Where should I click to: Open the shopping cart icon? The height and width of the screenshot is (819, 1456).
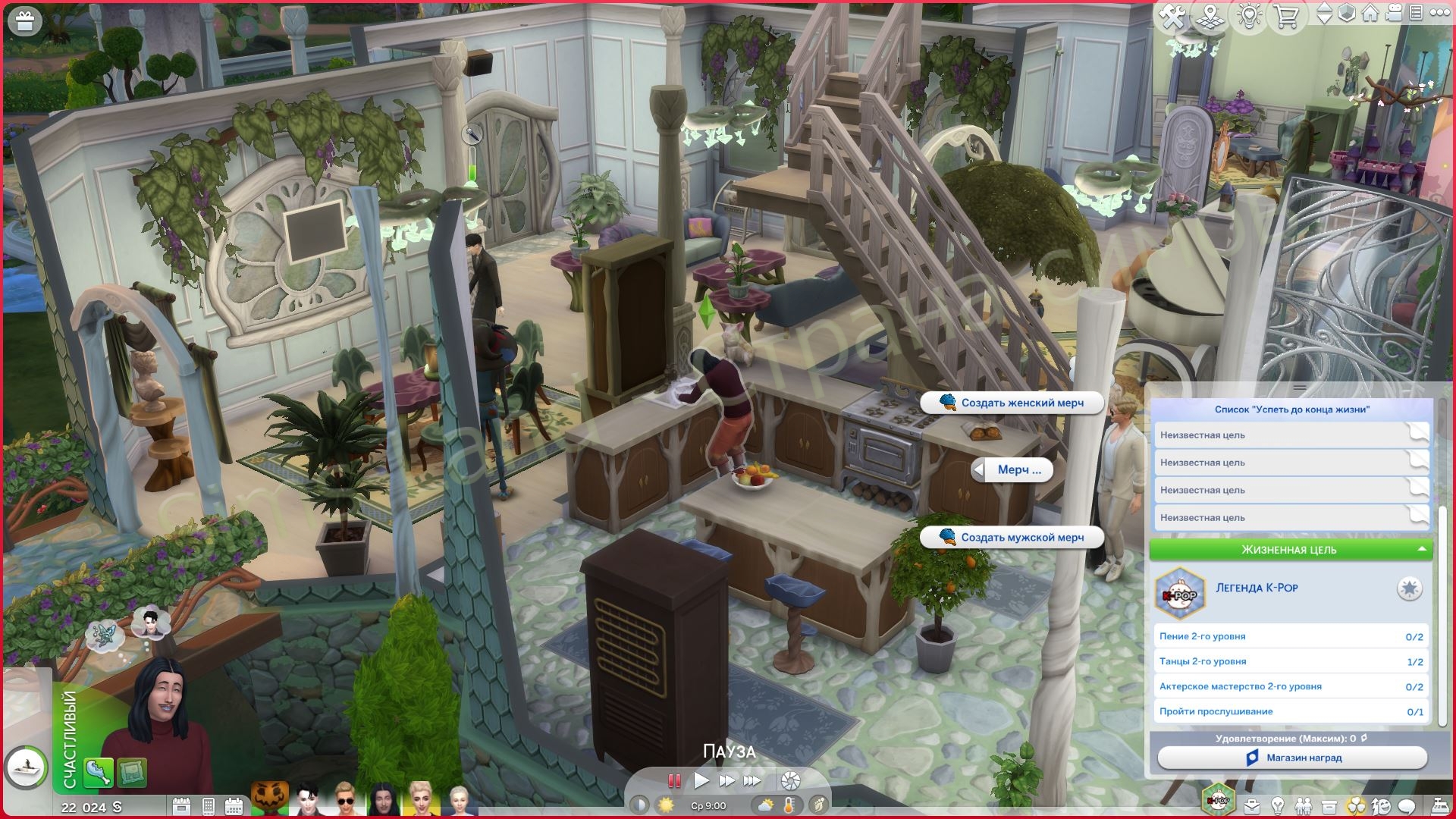click(x=1286, y=16)
